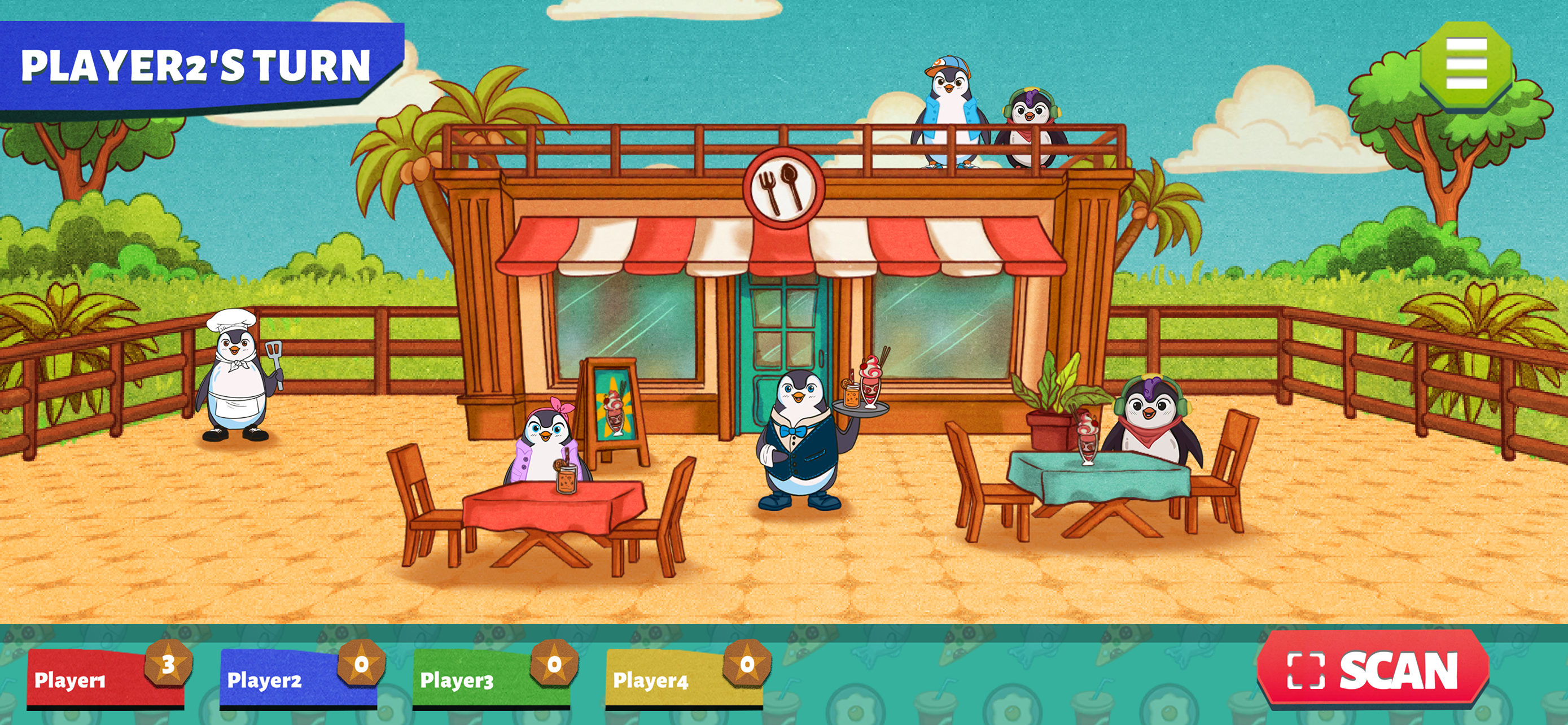
Task: Select the yellow Player4 score tab
Action: pos(683,679)
